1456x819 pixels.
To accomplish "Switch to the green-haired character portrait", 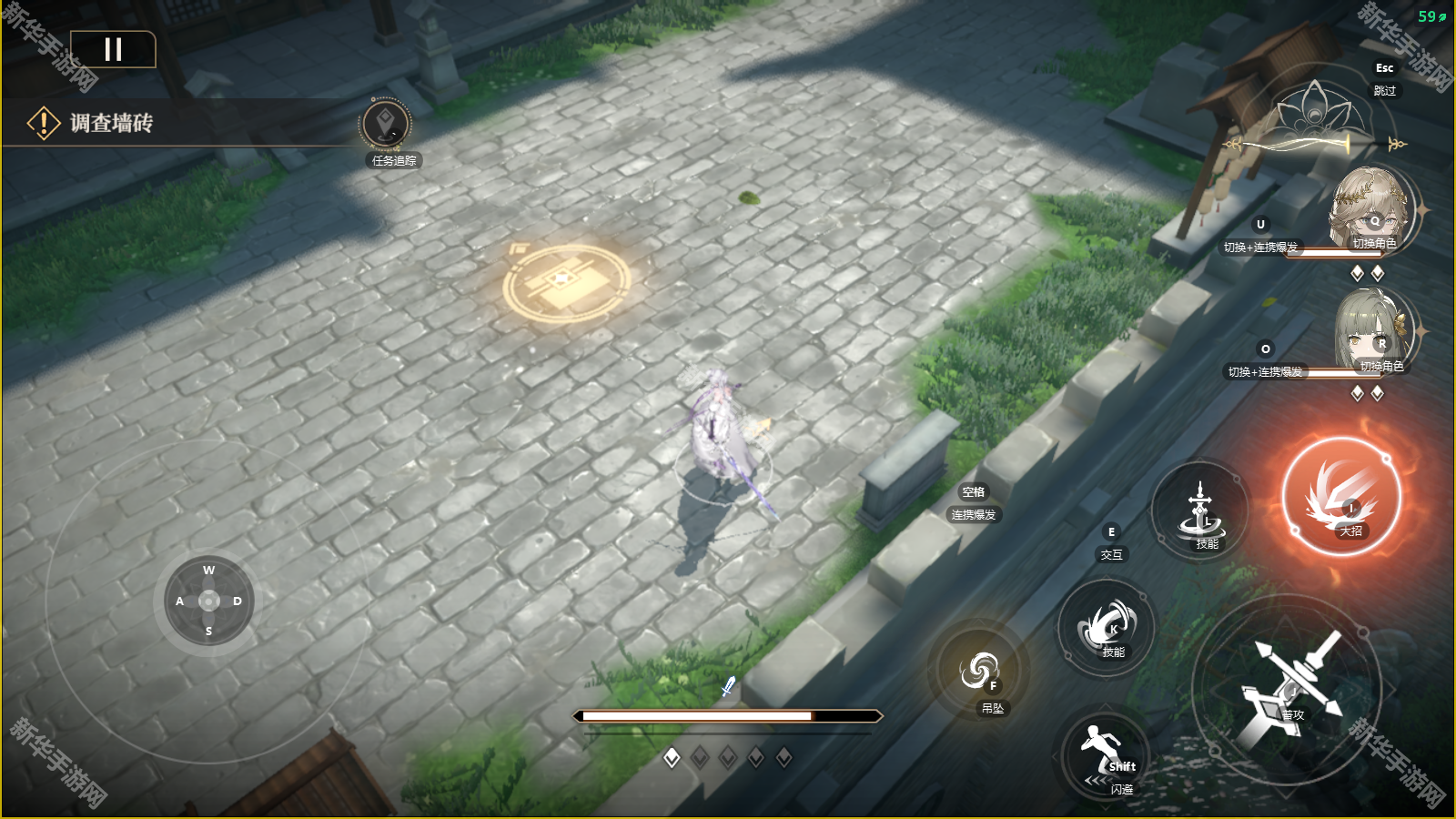I will point(1374,332).
